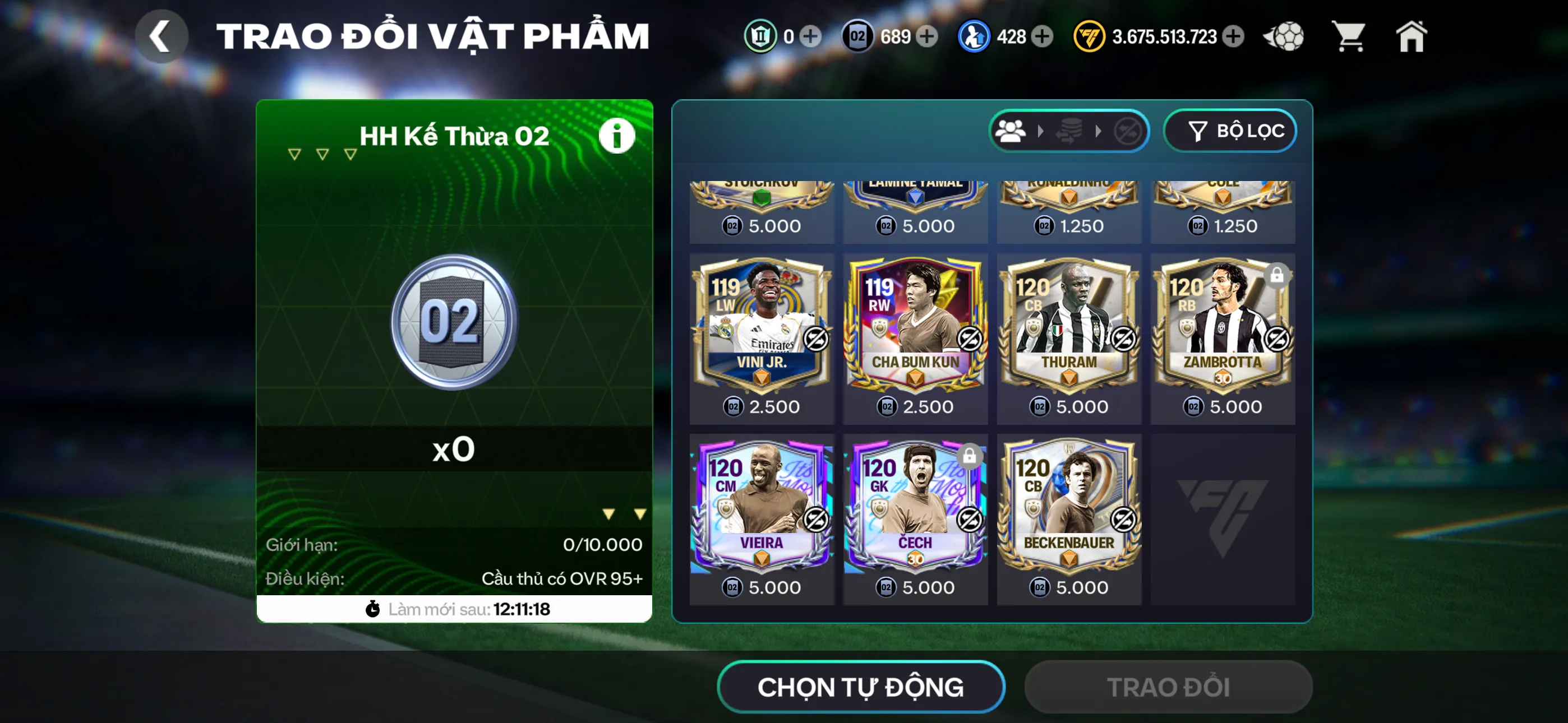Image resolution: width=1568 pixels, height=723 pixels.
Task: Click the 0/10.000 limit progress row
Action: (x=453, y=545)
